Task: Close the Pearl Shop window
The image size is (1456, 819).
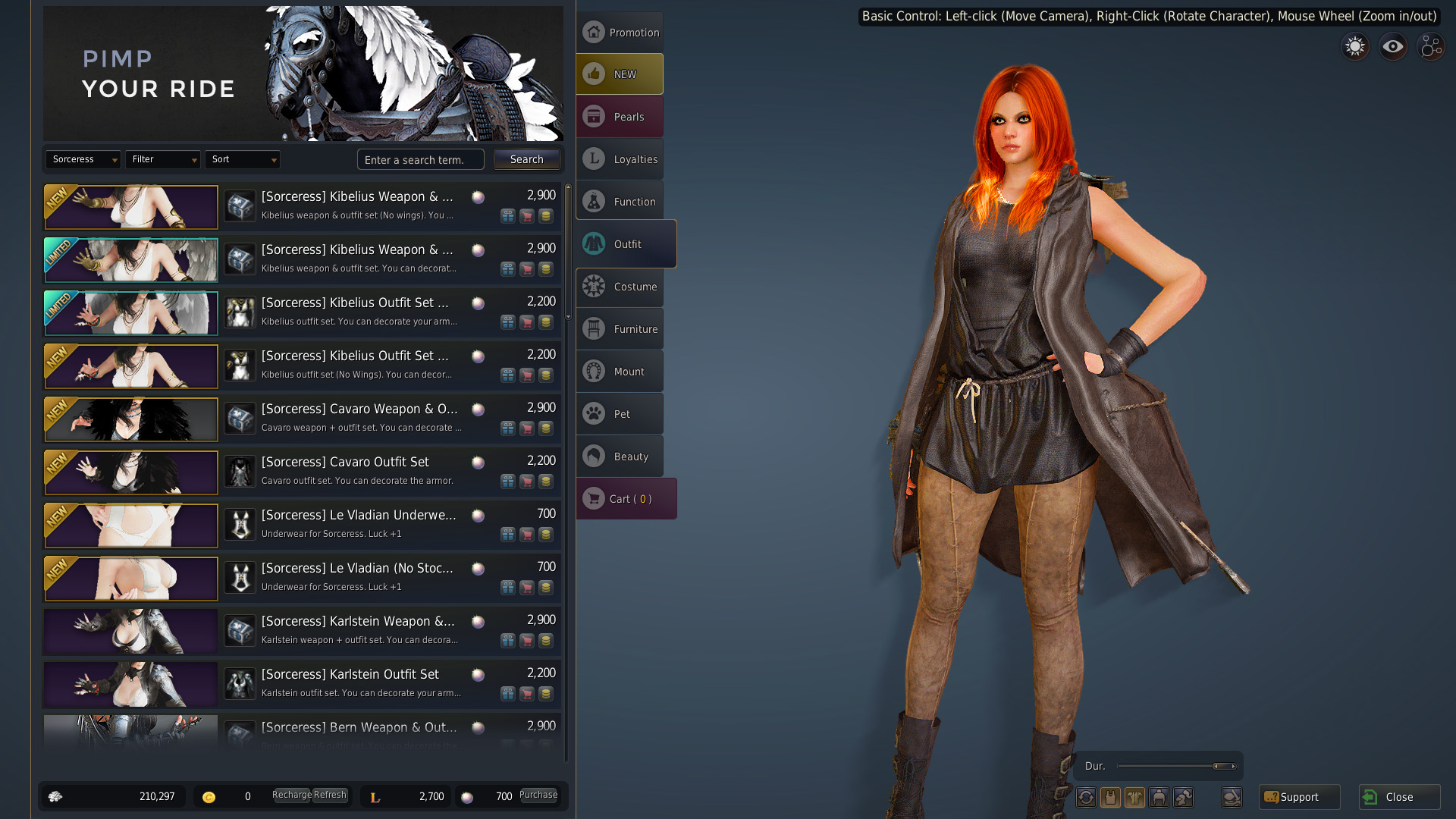Action: [x=1399, y=797]
